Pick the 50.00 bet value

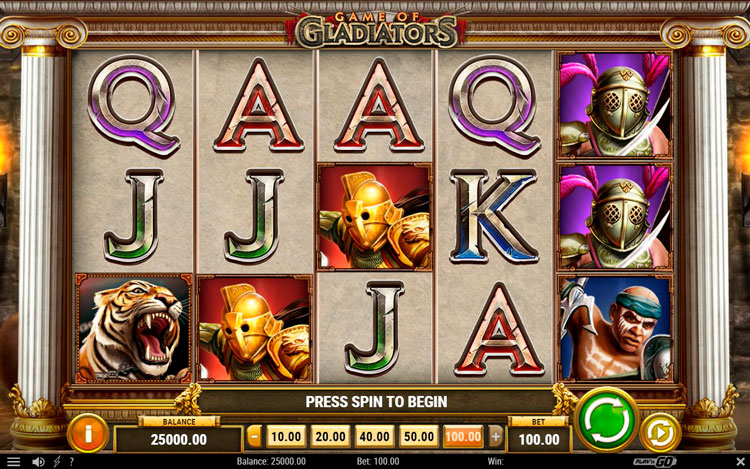point(419,436)
